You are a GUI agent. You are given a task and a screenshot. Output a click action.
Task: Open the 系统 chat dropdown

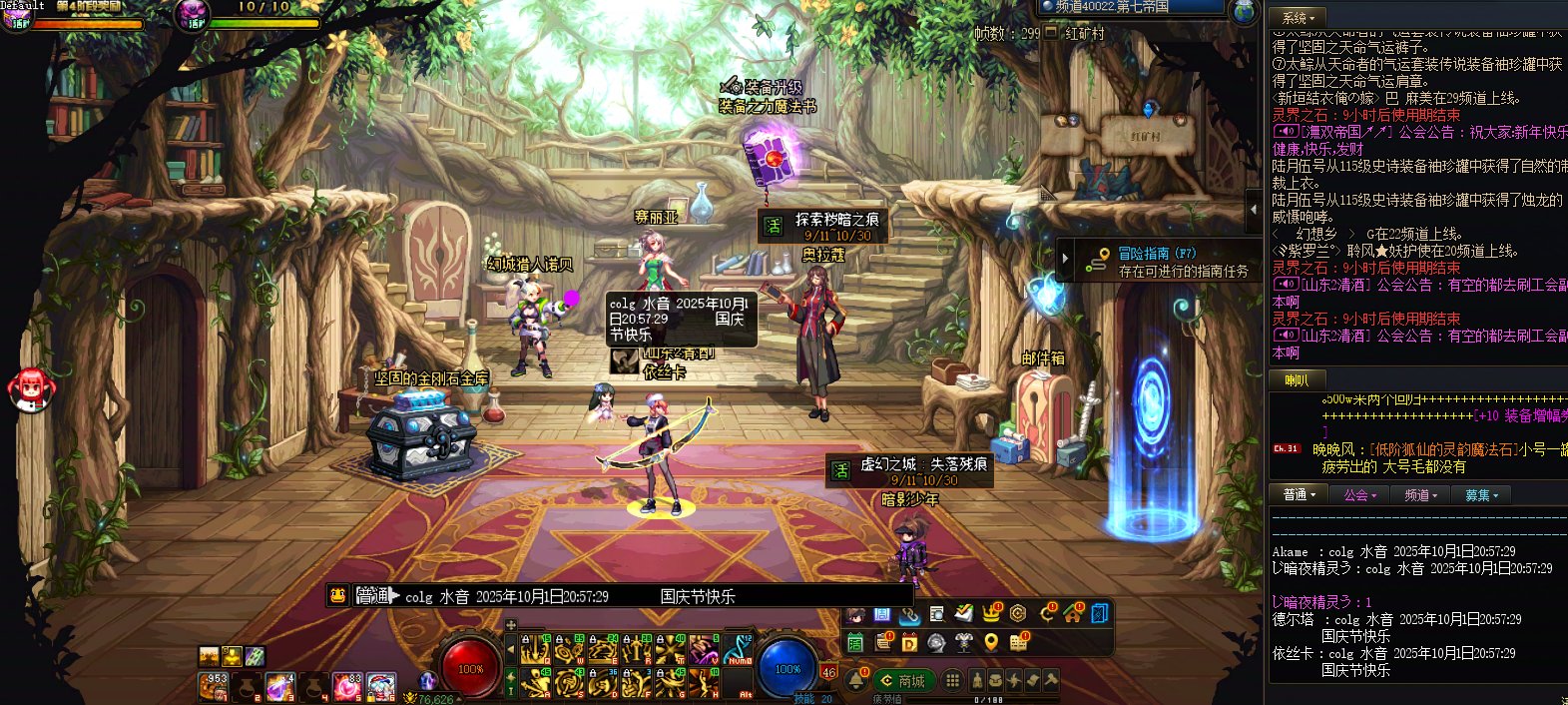click(x=1299, y=18)
